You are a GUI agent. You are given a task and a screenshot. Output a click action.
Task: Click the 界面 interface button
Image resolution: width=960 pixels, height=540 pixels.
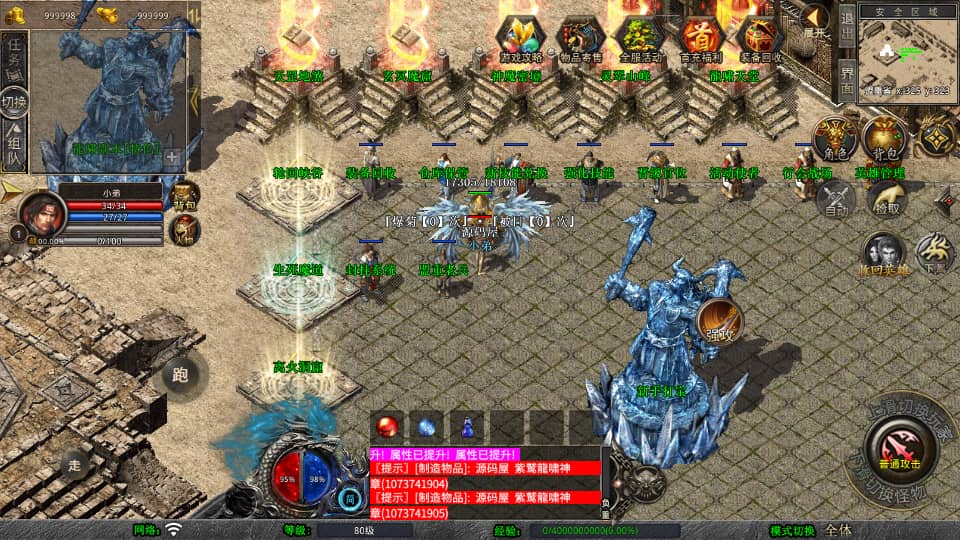point(846,80)
